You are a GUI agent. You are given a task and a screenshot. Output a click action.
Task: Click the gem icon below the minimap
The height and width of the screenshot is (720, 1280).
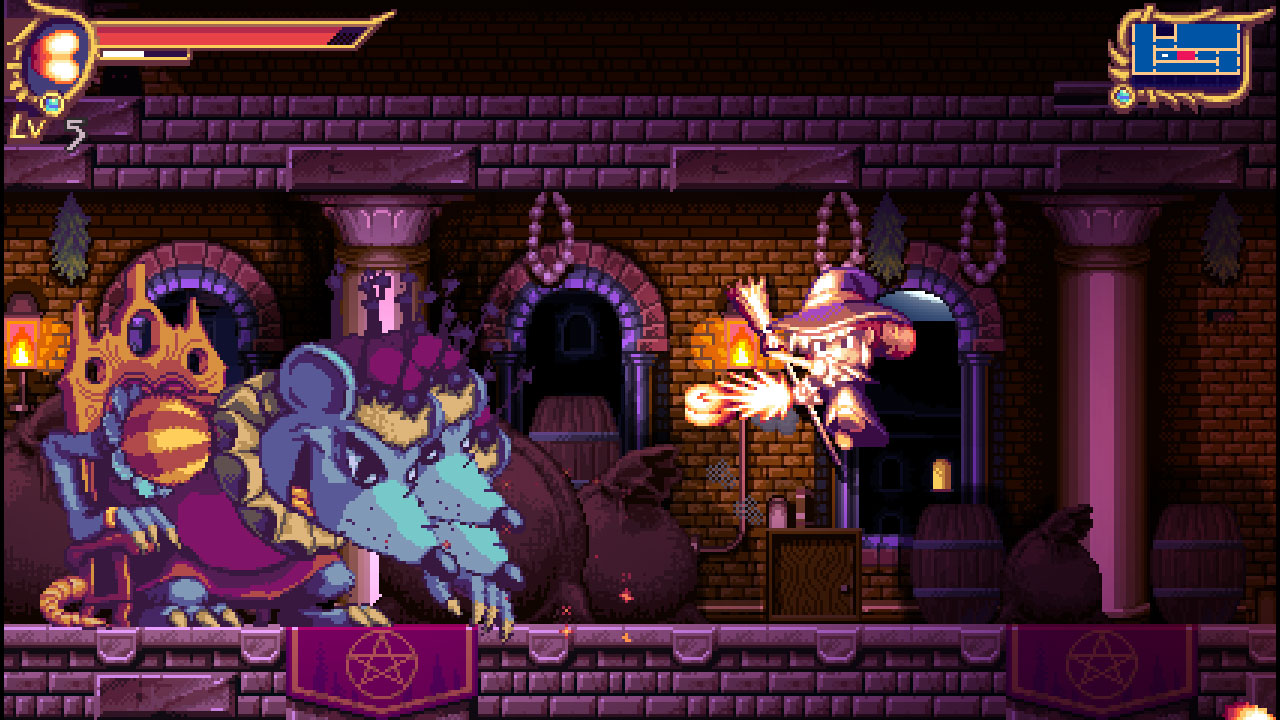1123,97
